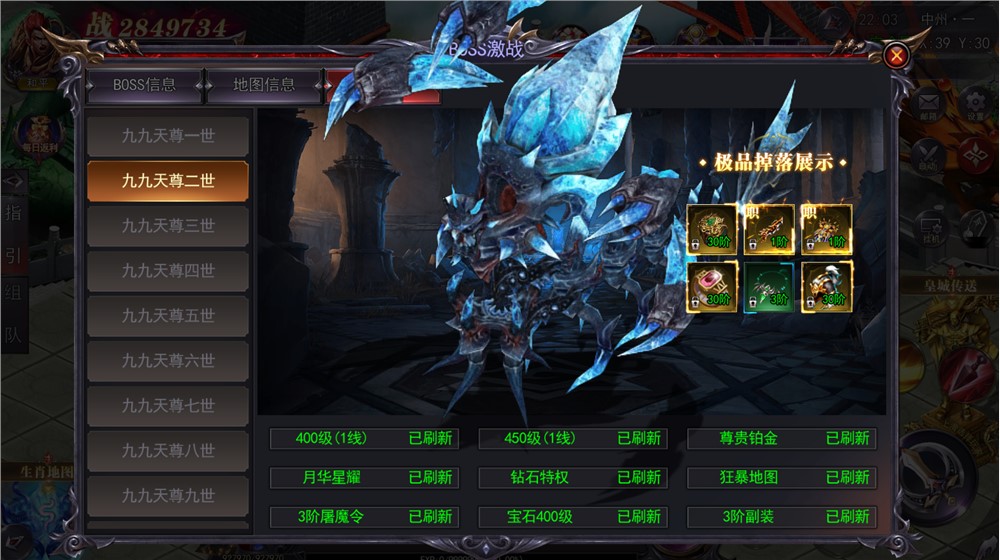Select 九九天尊一世 from the boss list

click(x=168, y=135)
